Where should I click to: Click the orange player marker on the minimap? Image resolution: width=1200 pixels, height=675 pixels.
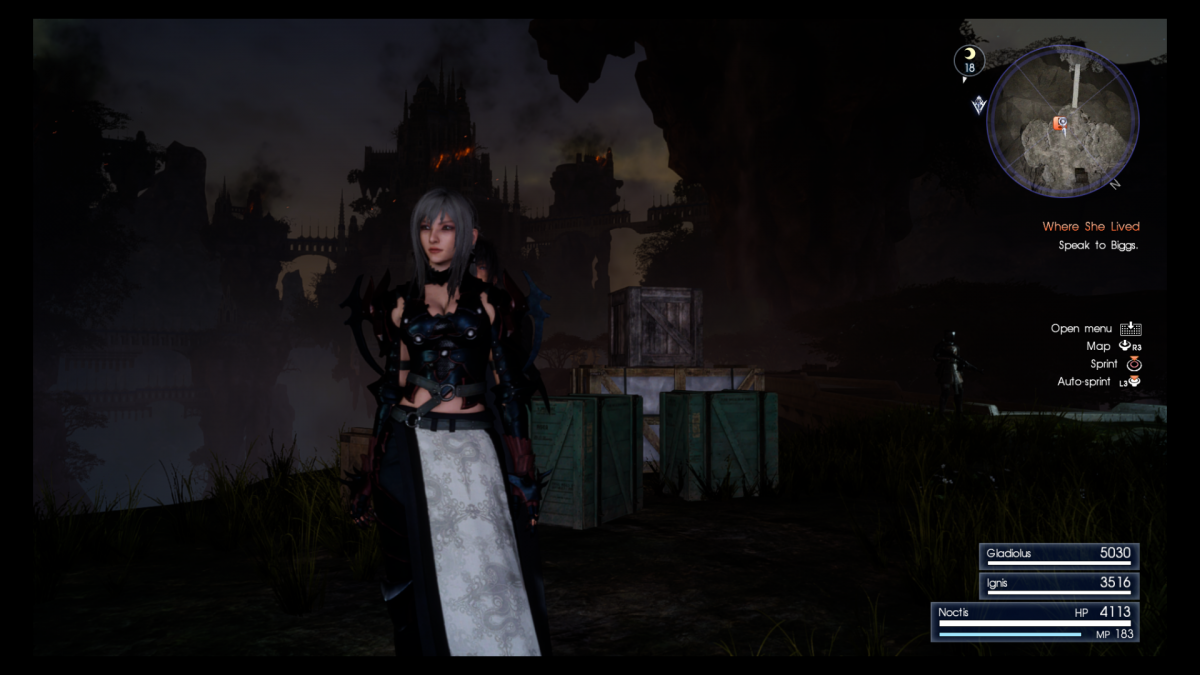click(x=1061, y=122)
